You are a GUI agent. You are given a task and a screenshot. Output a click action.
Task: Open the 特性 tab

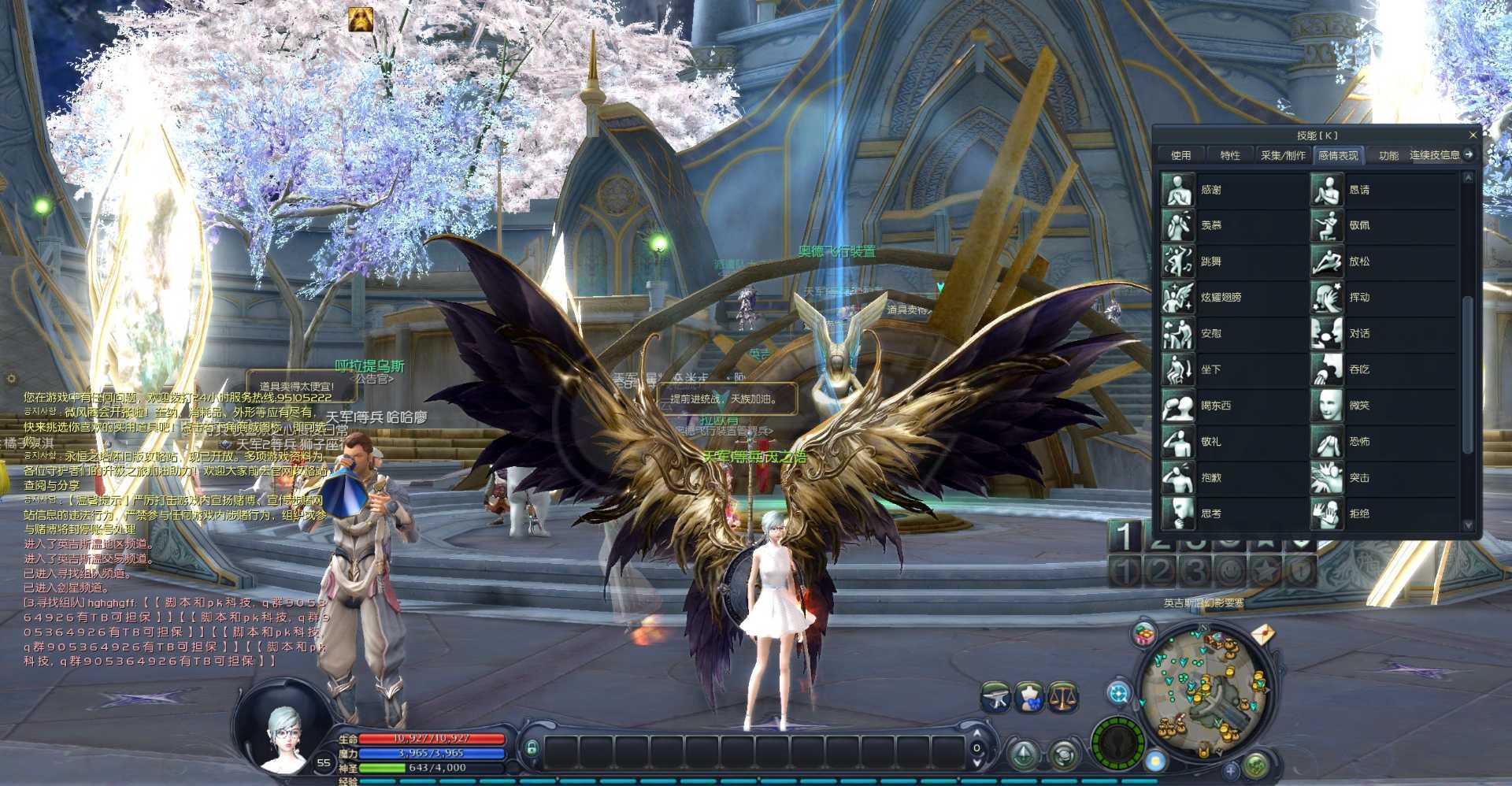tap(1230, 155)
